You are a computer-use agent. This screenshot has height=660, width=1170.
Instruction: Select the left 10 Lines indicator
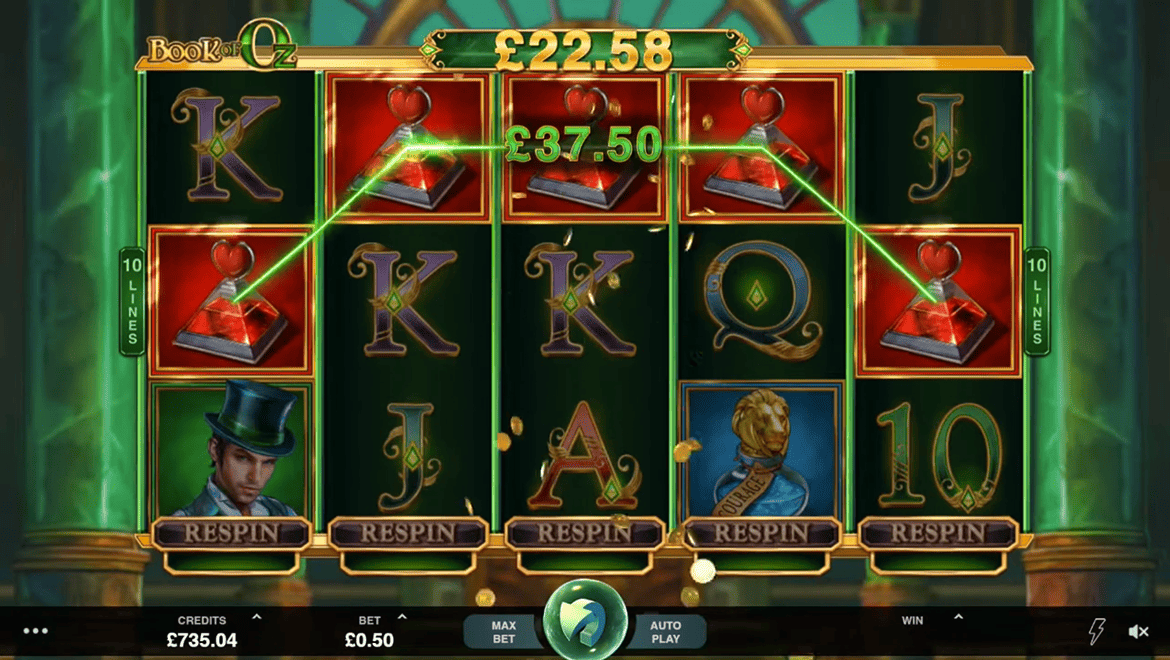pyautogui.click(x=132, y=301)
